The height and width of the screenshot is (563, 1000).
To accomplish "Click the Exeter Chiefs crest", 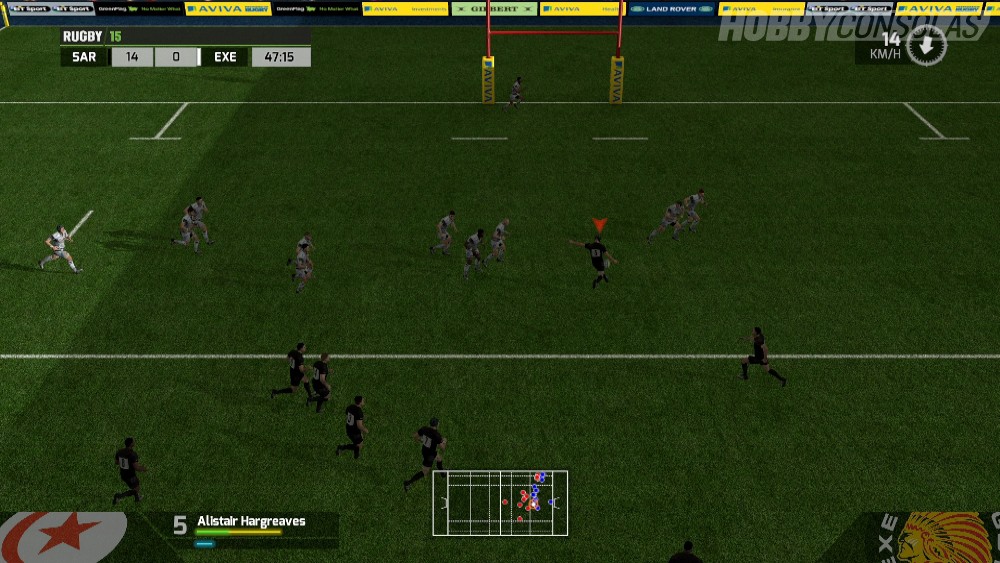I will coord(935,539).
